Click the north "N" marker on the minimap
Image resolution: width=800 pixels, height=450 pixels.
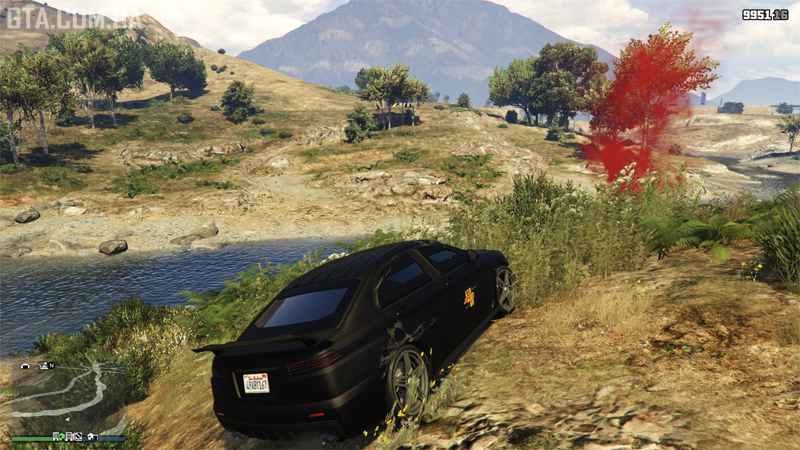point(52,366)
